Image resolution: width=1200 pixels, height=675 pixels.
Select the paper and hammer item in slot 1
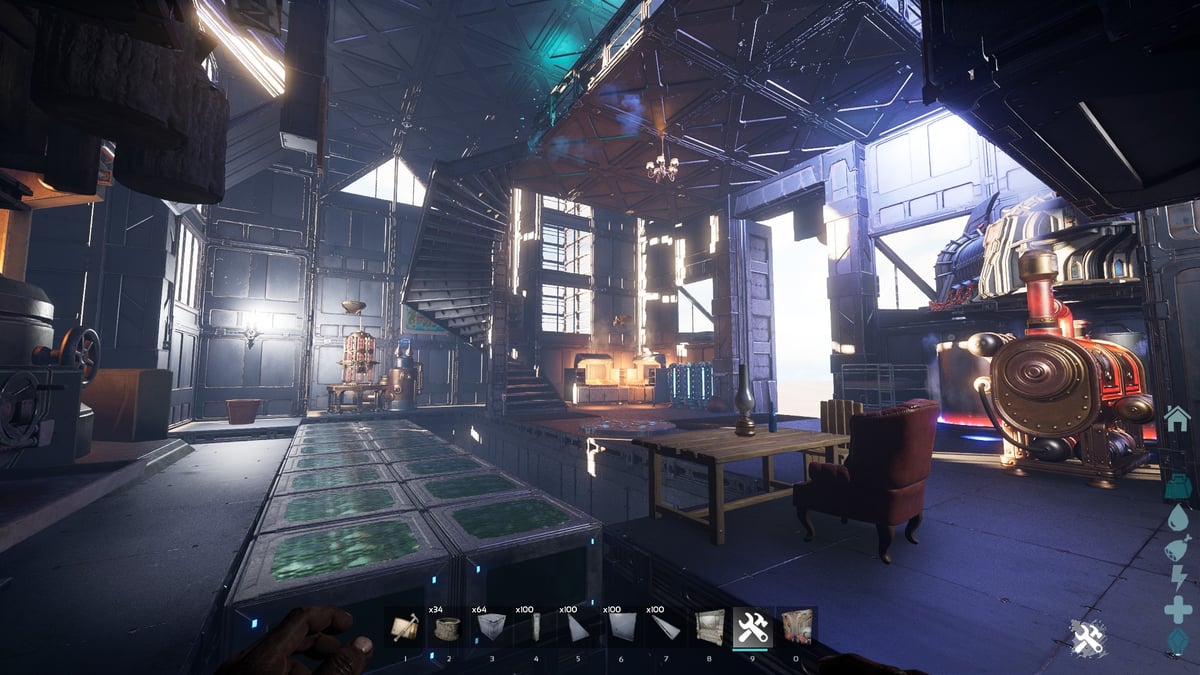pos(405,627)
